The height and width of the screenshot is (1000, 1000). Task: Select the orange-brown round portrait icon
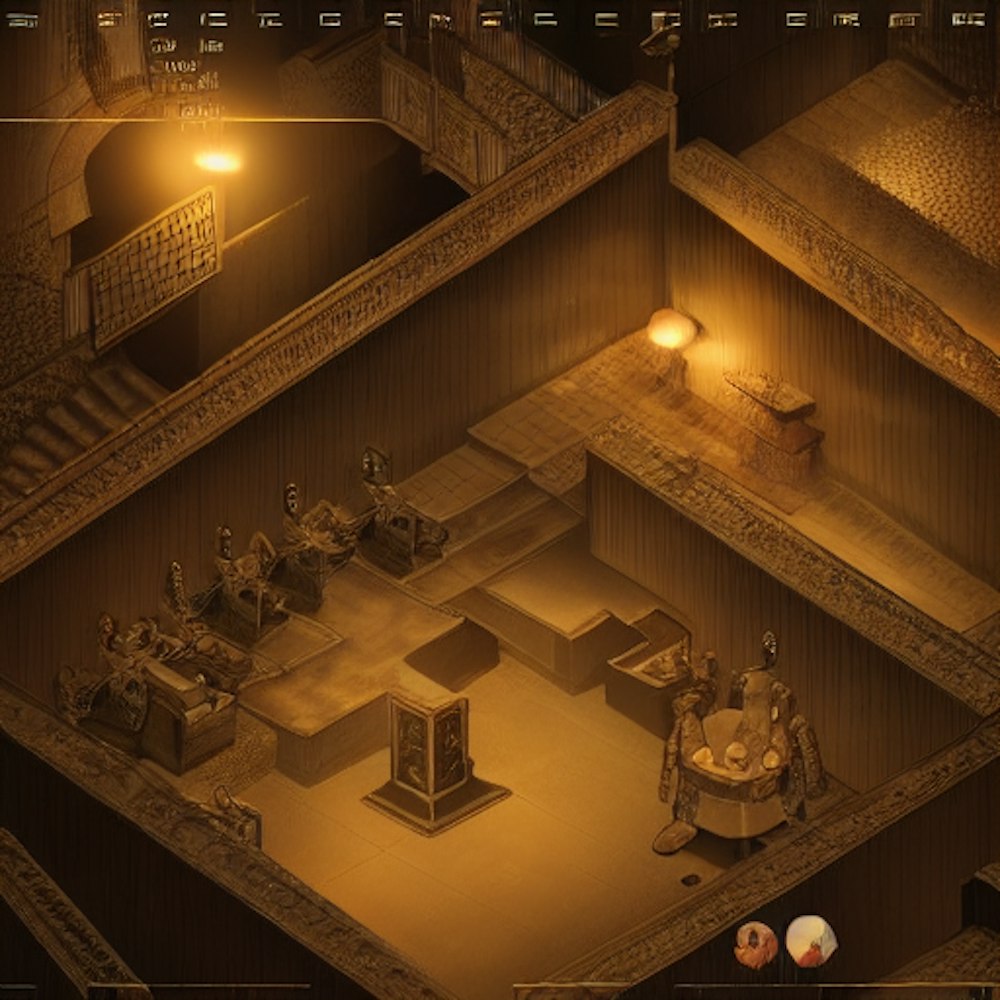pos(756,944)
